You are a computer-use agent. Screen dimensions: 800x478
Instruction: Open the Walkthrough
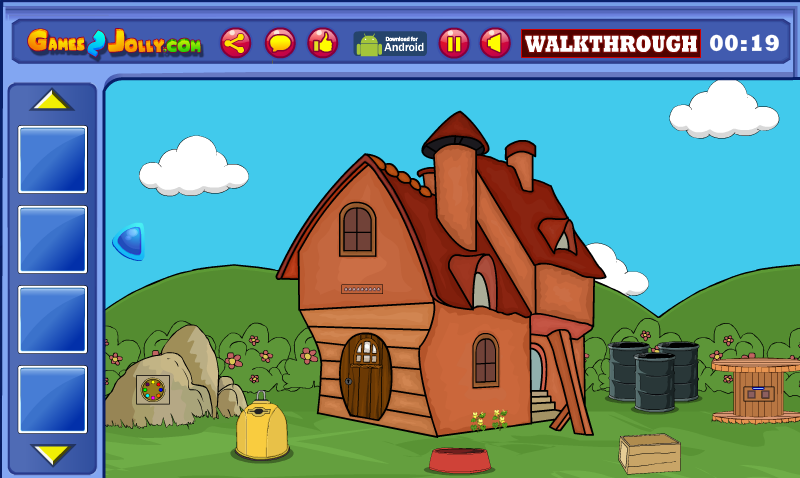coord(611,44)
